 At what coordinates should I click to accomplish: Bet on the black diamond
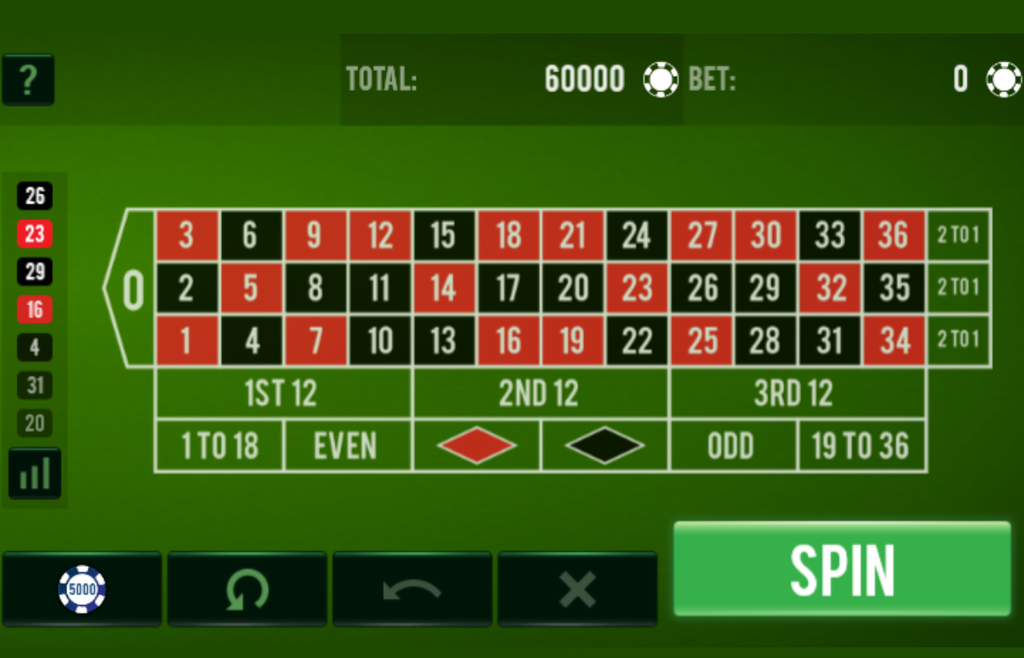coord(604,446)
